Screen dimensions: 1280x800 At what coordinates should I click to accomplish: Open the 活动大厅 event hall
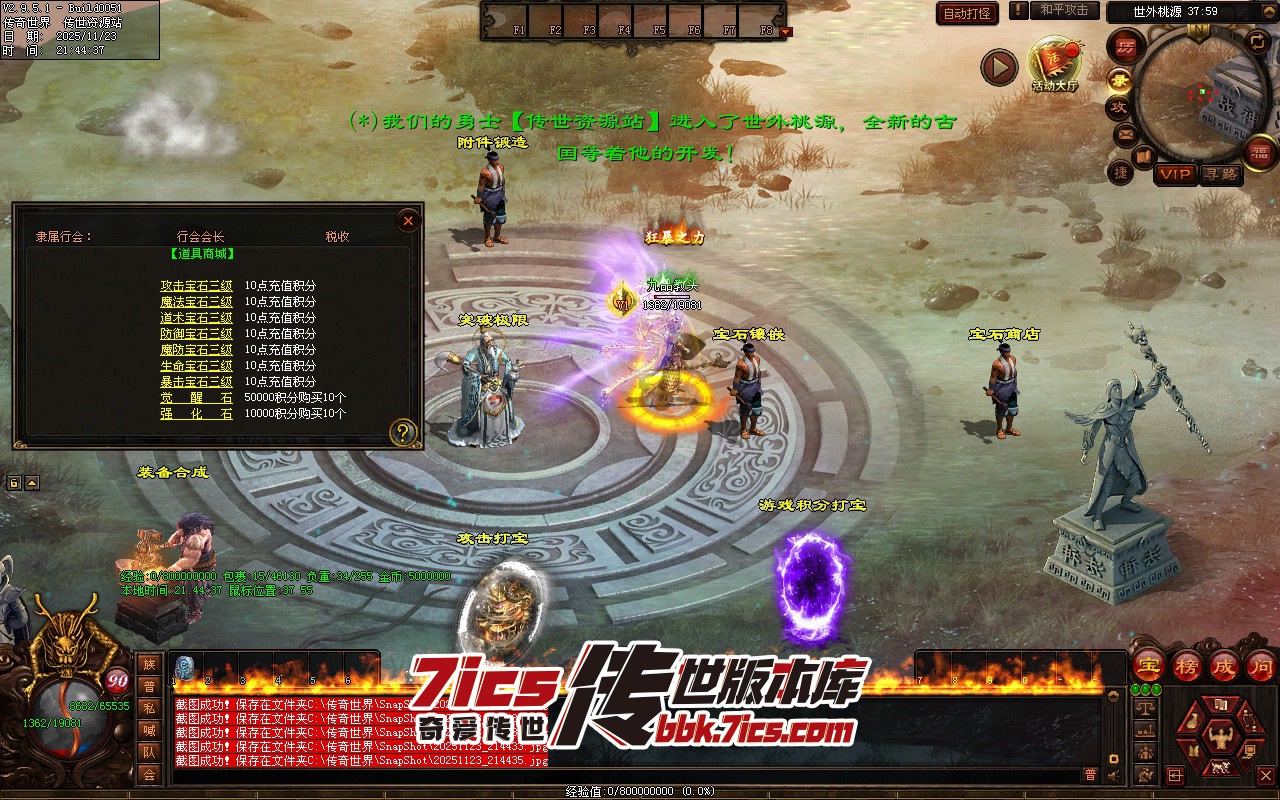tap(1055, 64)
